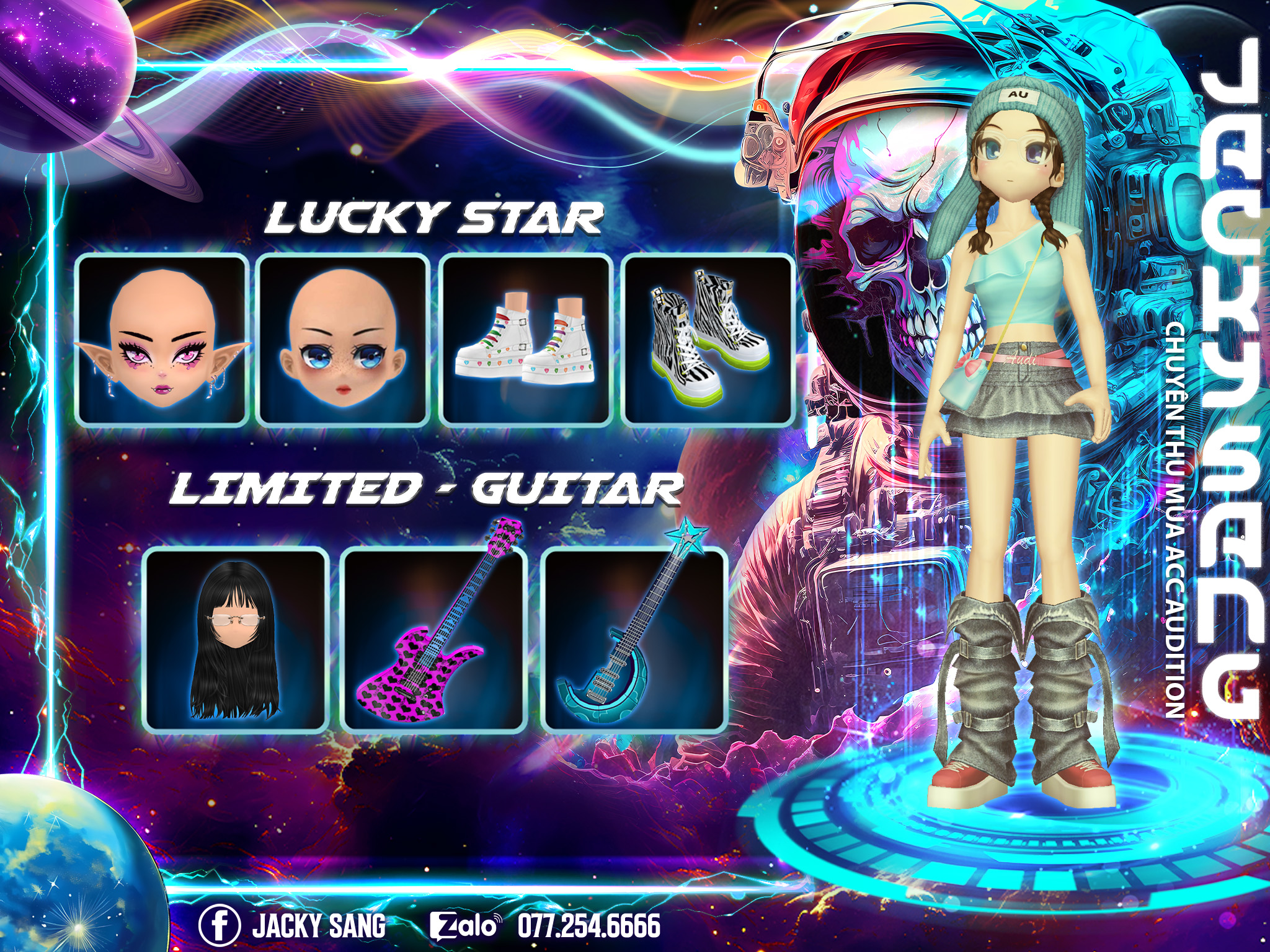Choose the blue-eyed freckled face tile
The height and width of the screenshot is (952, 1270).
(x=344, y=339)
